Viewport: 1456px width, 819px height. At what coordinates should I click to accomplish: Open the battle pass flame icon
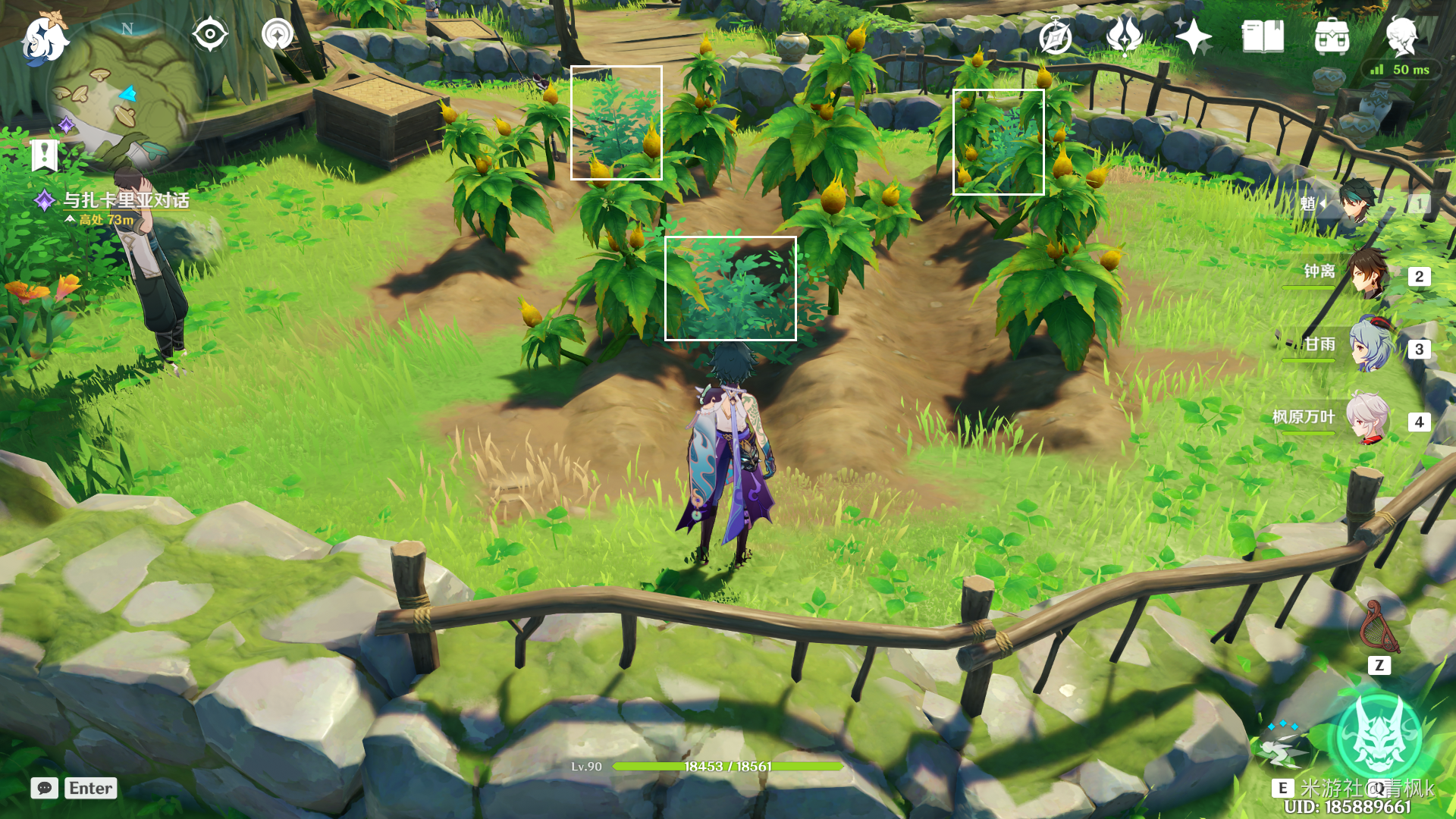point(1124,36)
